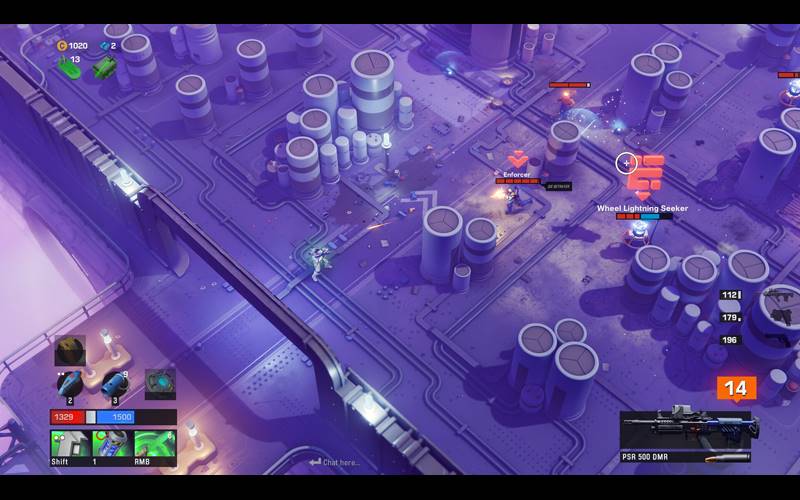This screenshot has width=800, height=500.
Task: Trigger the green RMB ability icon
Action: pyautogui.click(x=155, y=444)
